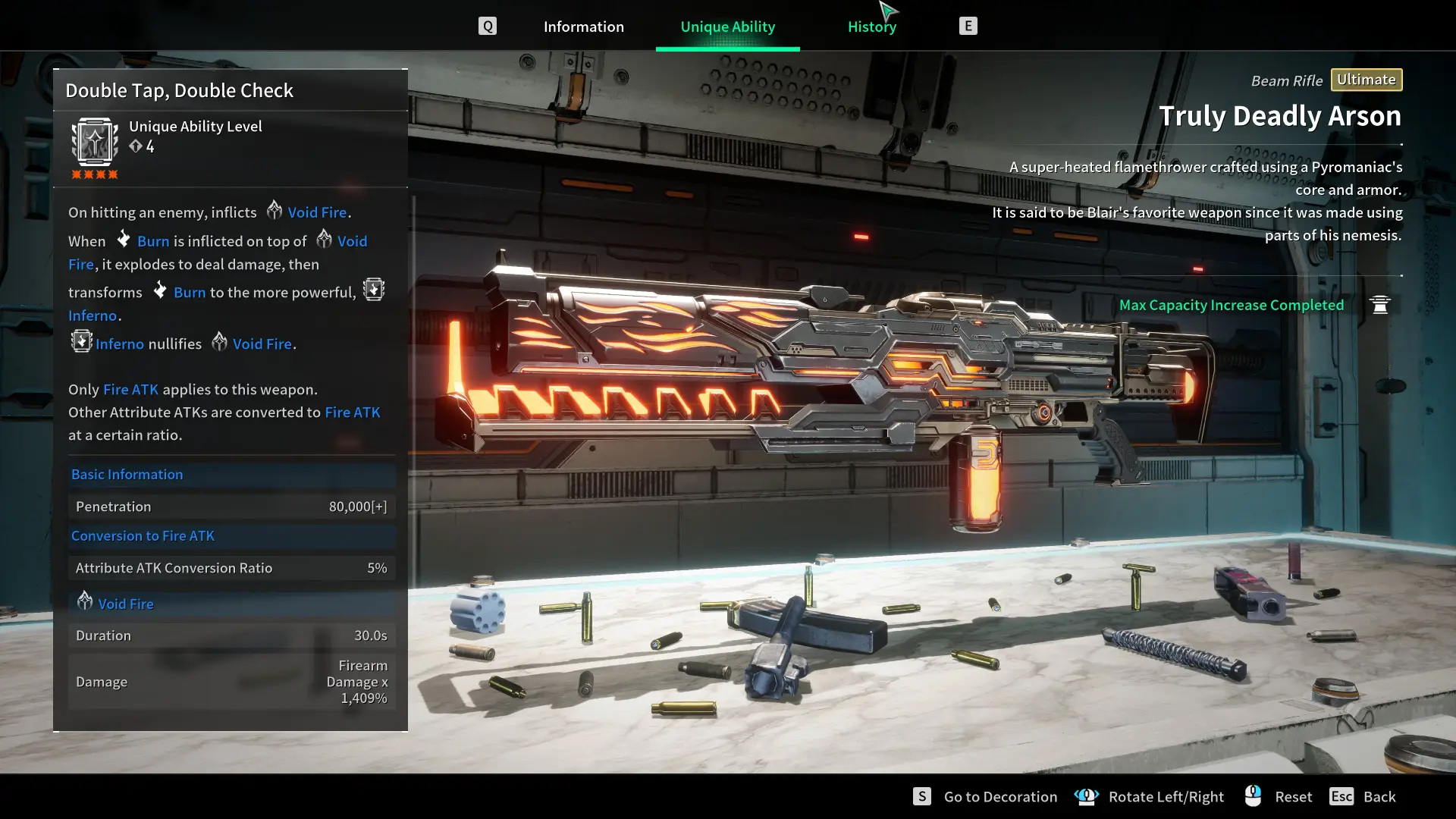Select the Unique Ability tab

pos(727,27)
